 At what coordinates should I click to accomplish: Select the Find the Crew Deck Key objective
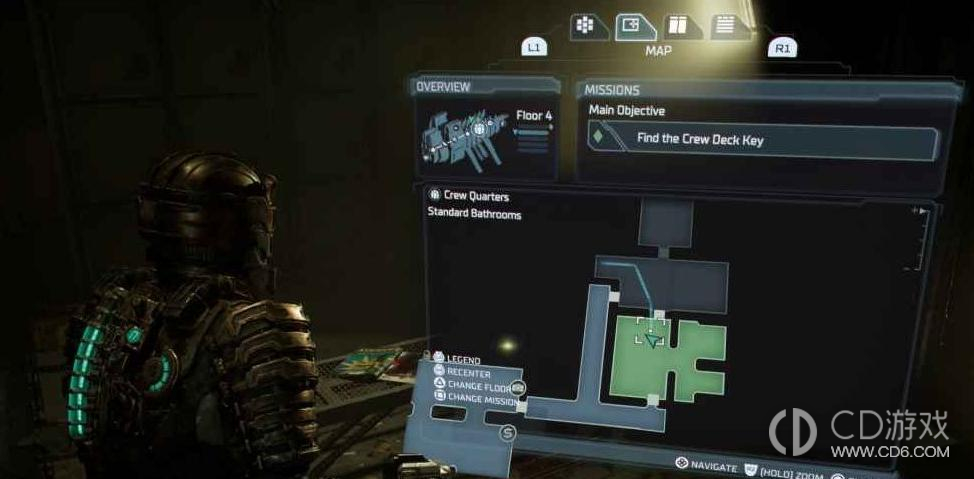764,140
